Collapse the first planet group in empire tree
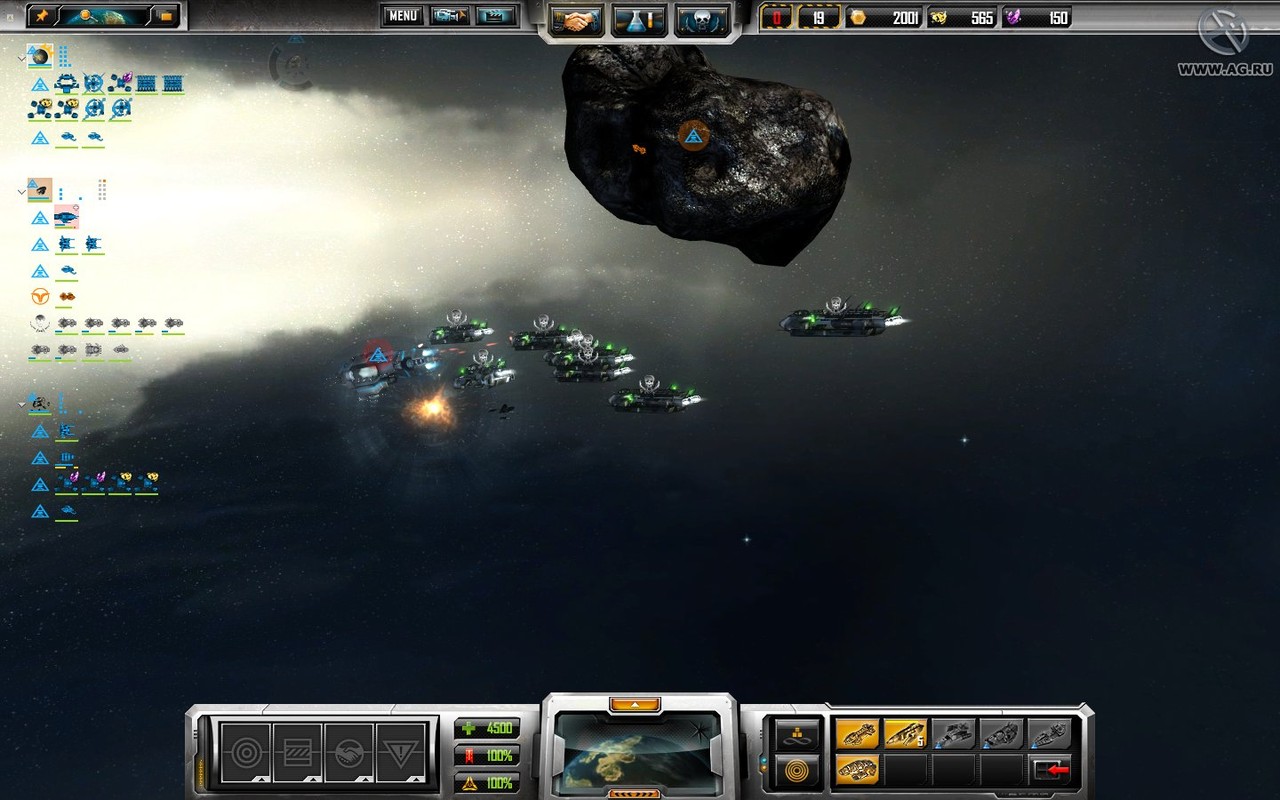 (21, 59)
